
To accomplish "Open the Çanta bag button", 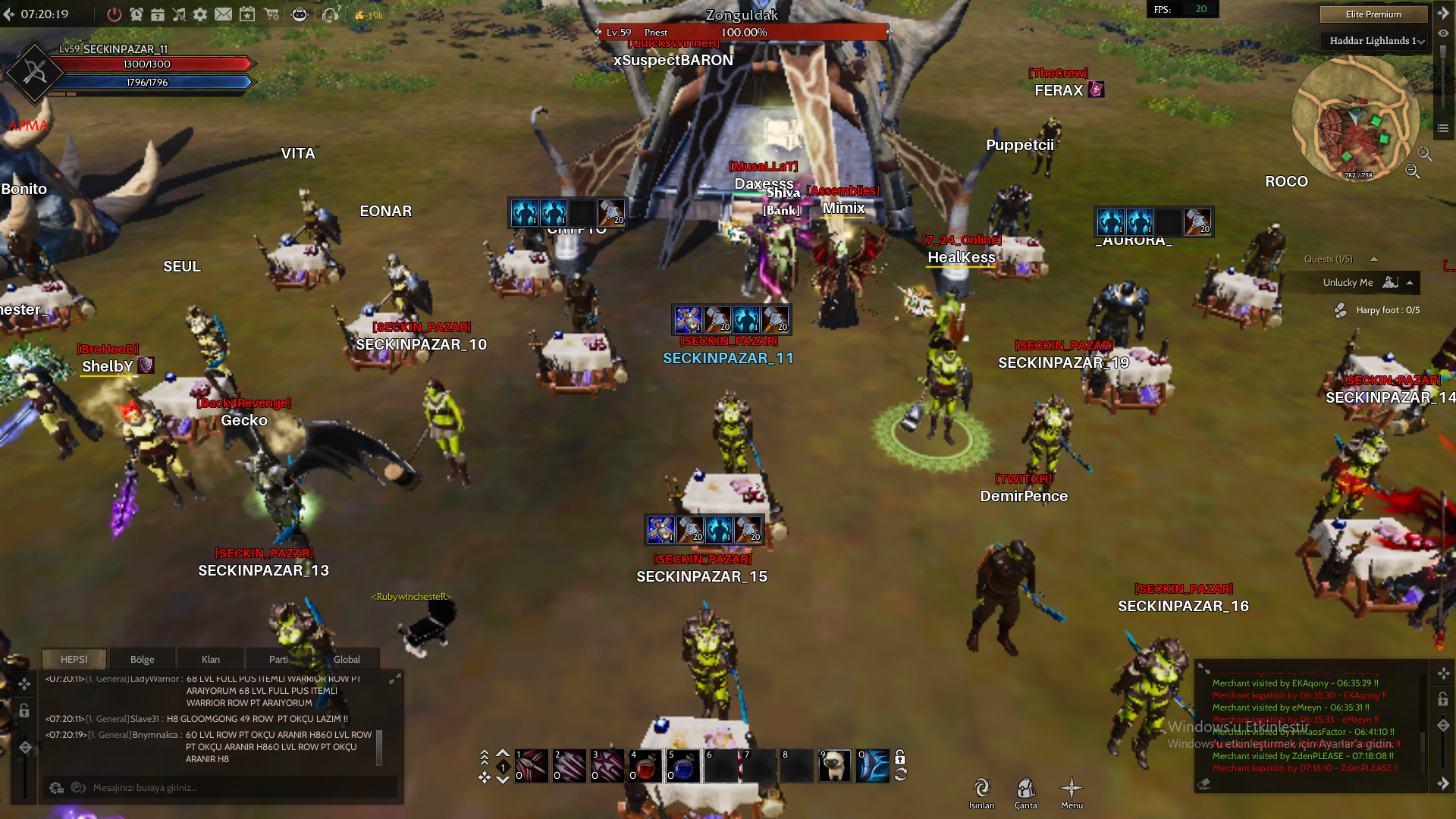I will 1026,792.
